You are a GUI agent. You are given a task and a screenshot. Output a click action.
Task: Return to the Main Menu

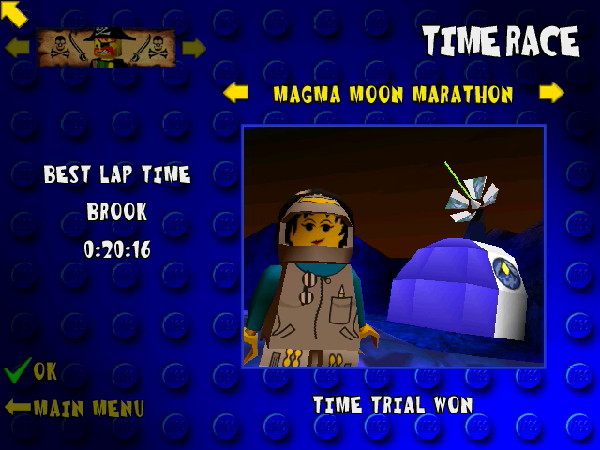tap(75, 408)
